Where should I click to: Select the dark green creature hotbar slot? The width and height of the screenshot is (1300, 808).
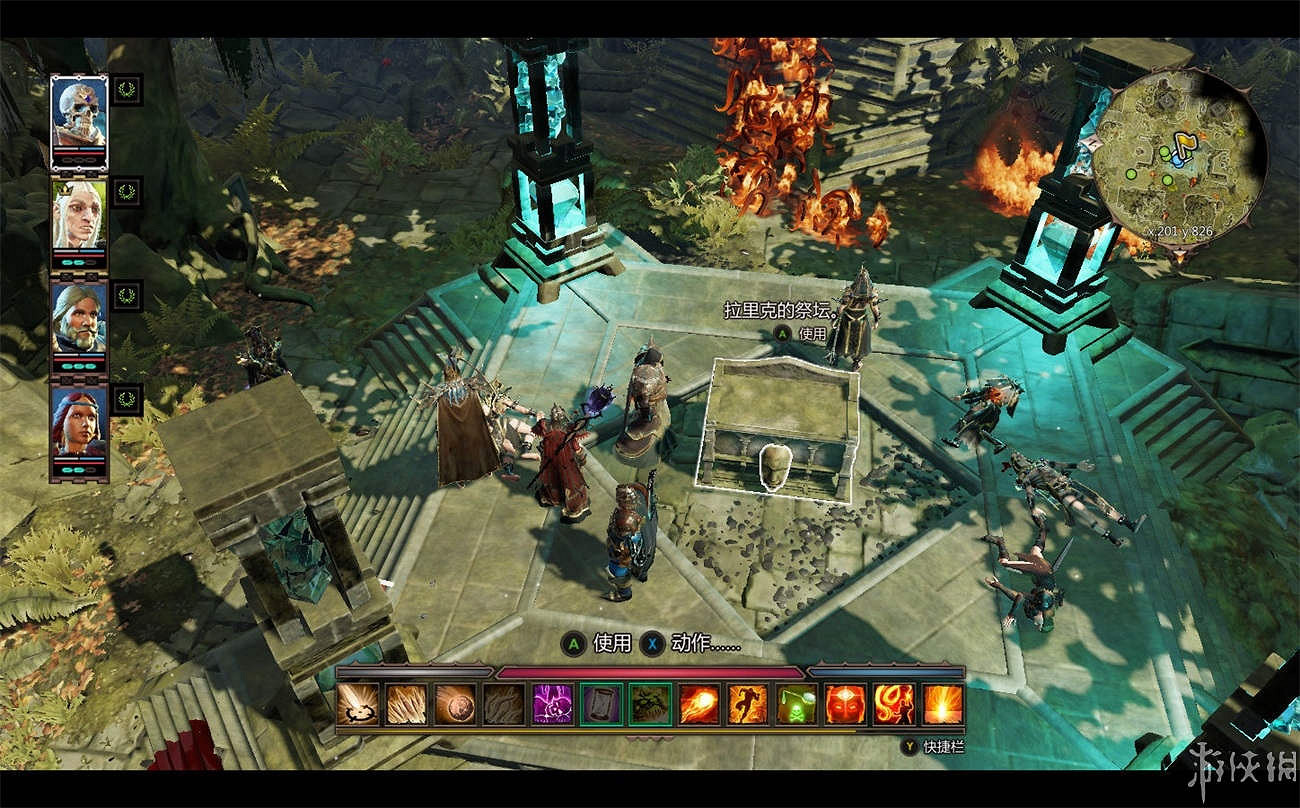[x=650, y=704]
